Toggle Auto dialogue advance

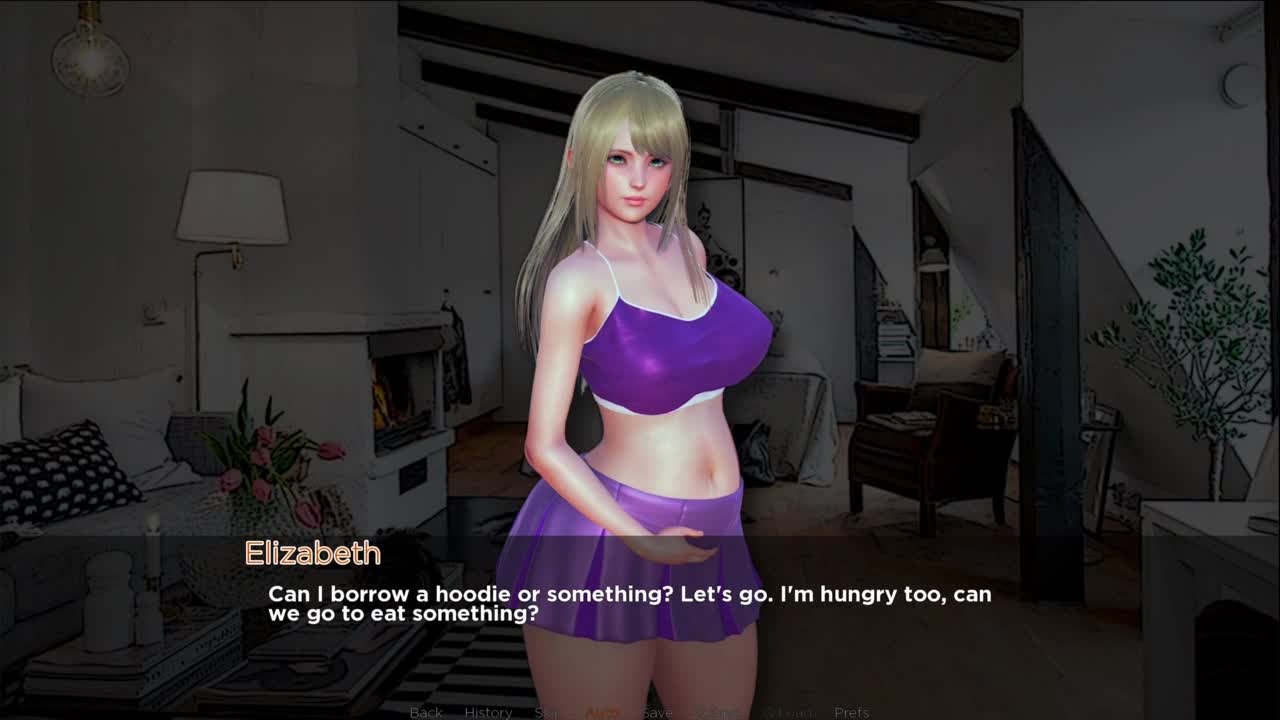[x=602, y=712]
